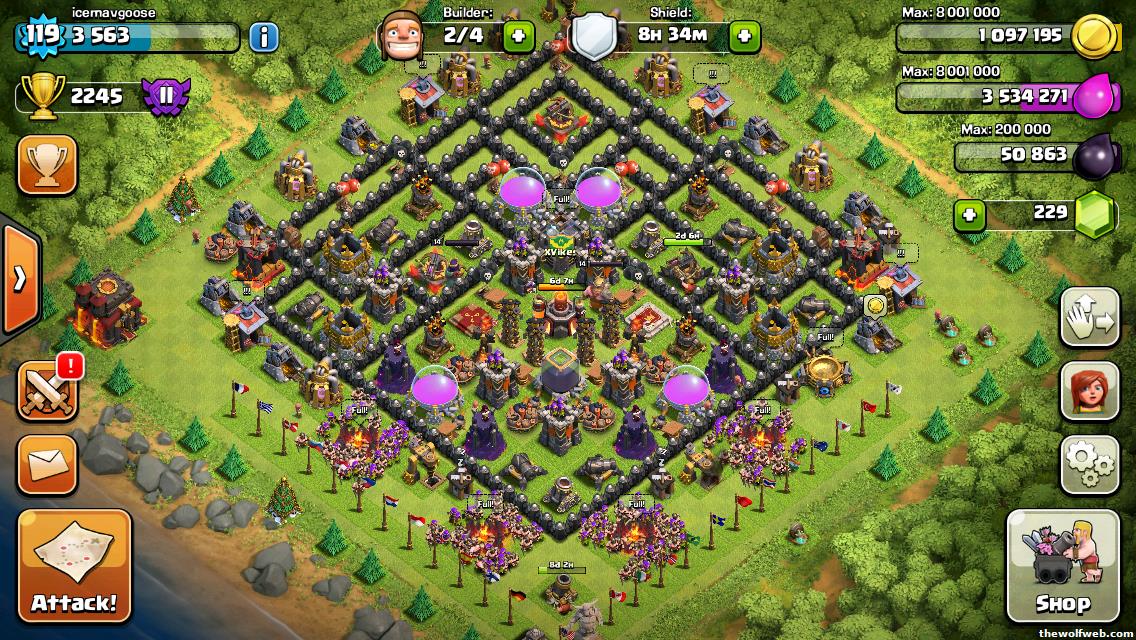
Task: Open the settings gears menu
Action: (x=1089, y=464)
